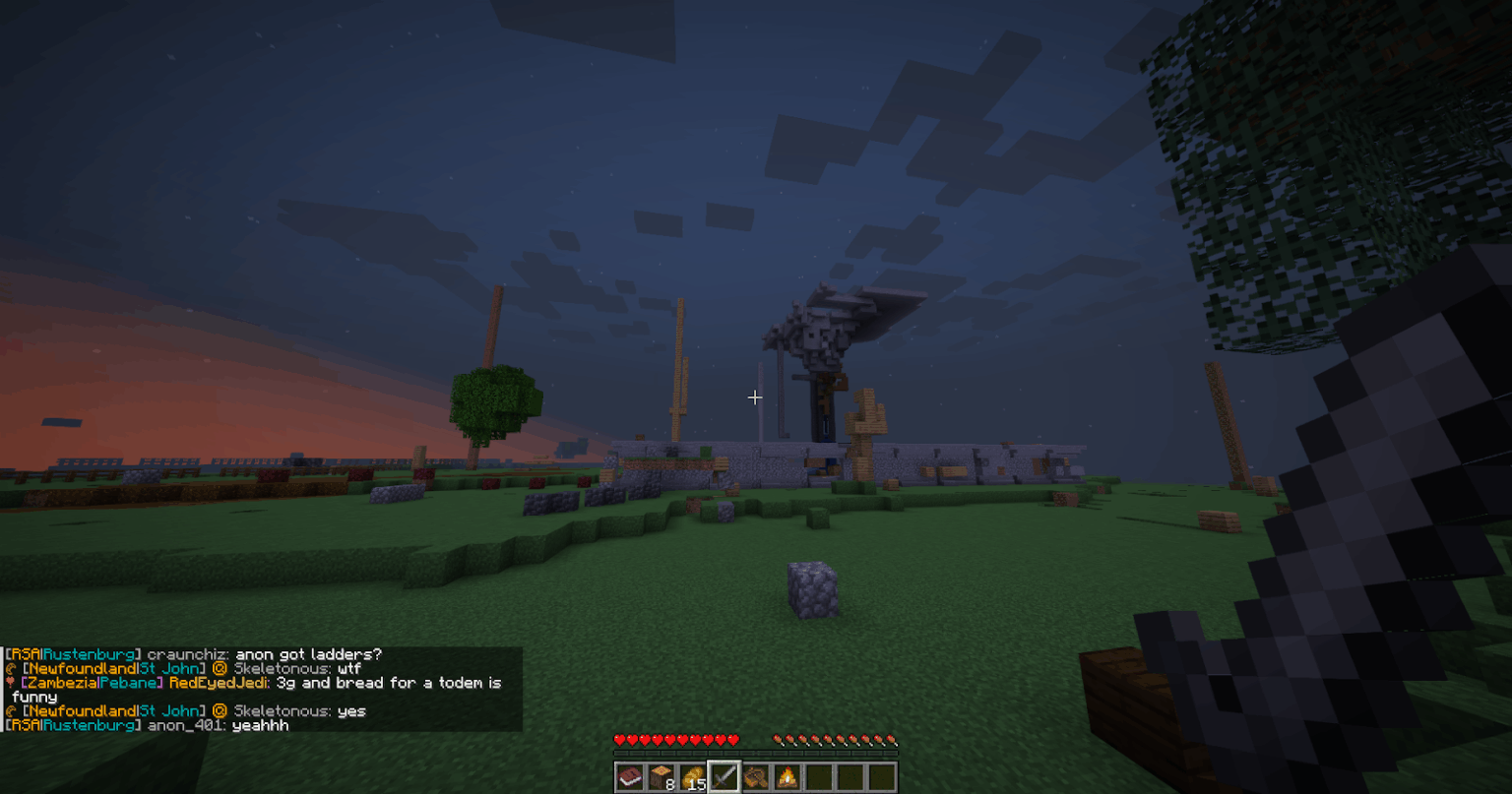Select the iron sword in the hotbar
Viewport: 1512px width, 794px height.
click(724, 776)
